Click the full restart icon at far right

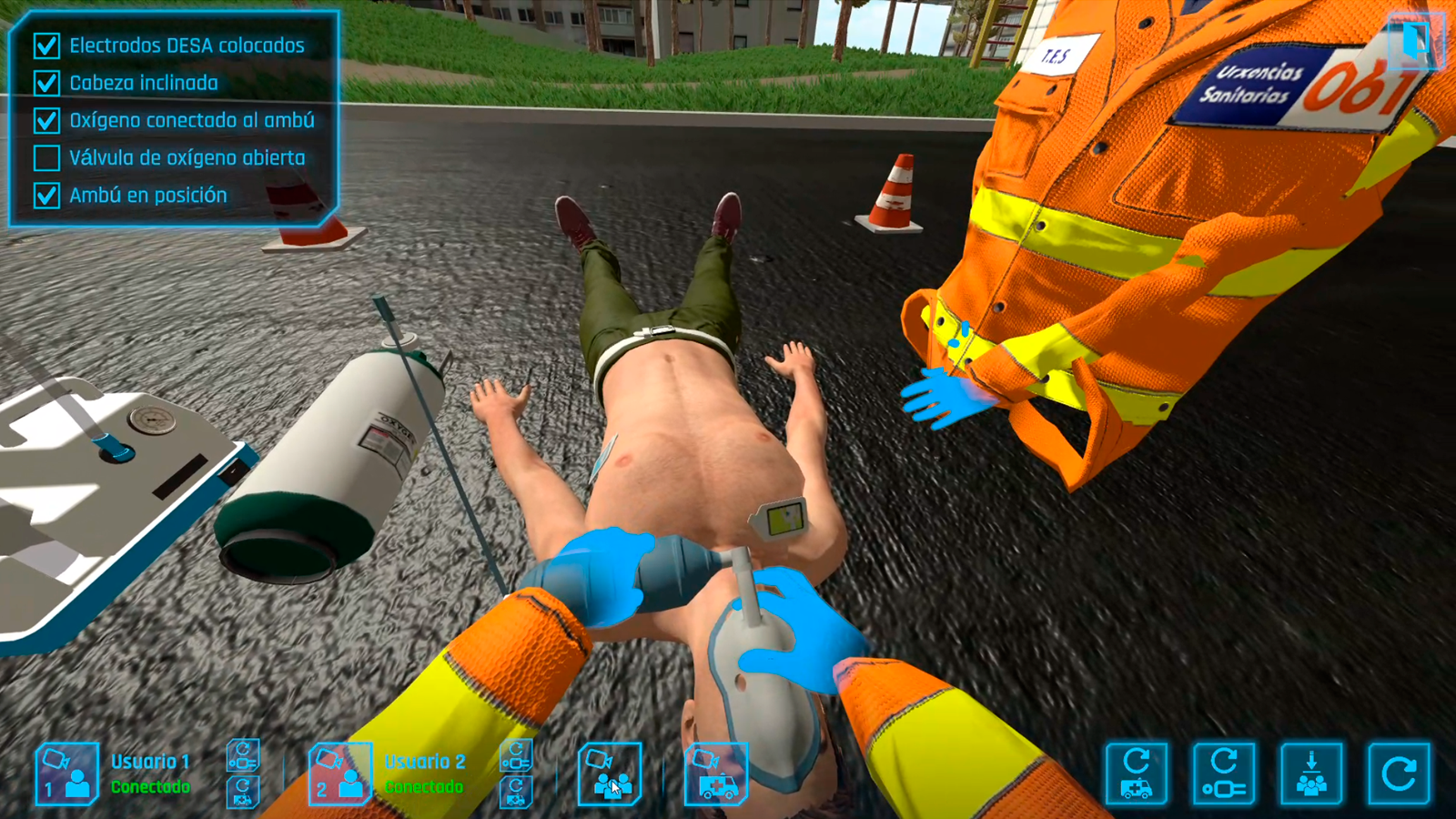pos(1397,773)
